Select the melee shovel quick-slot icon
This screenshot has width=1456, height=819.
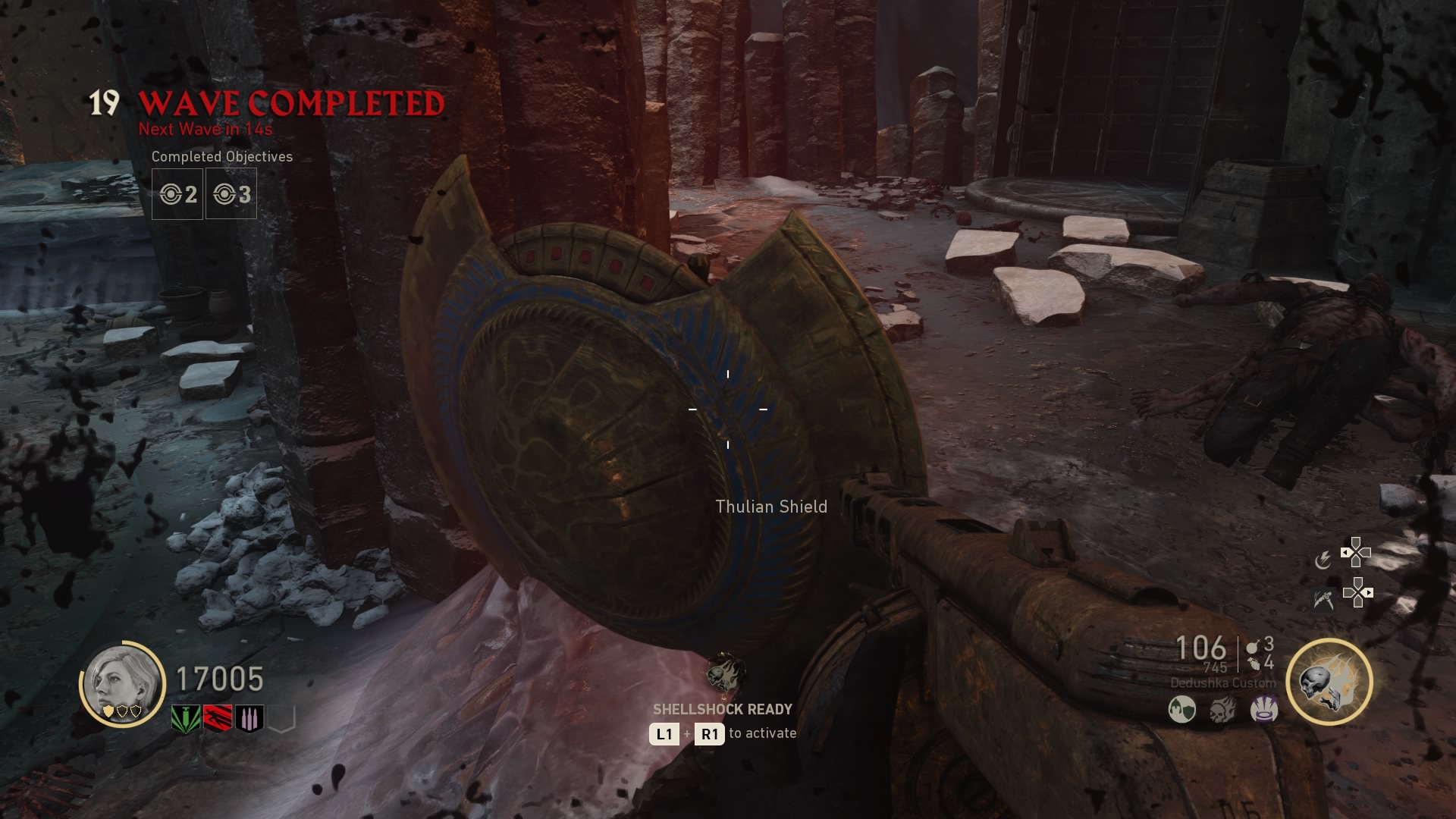pyautogui.click(x=1324, y=599)
